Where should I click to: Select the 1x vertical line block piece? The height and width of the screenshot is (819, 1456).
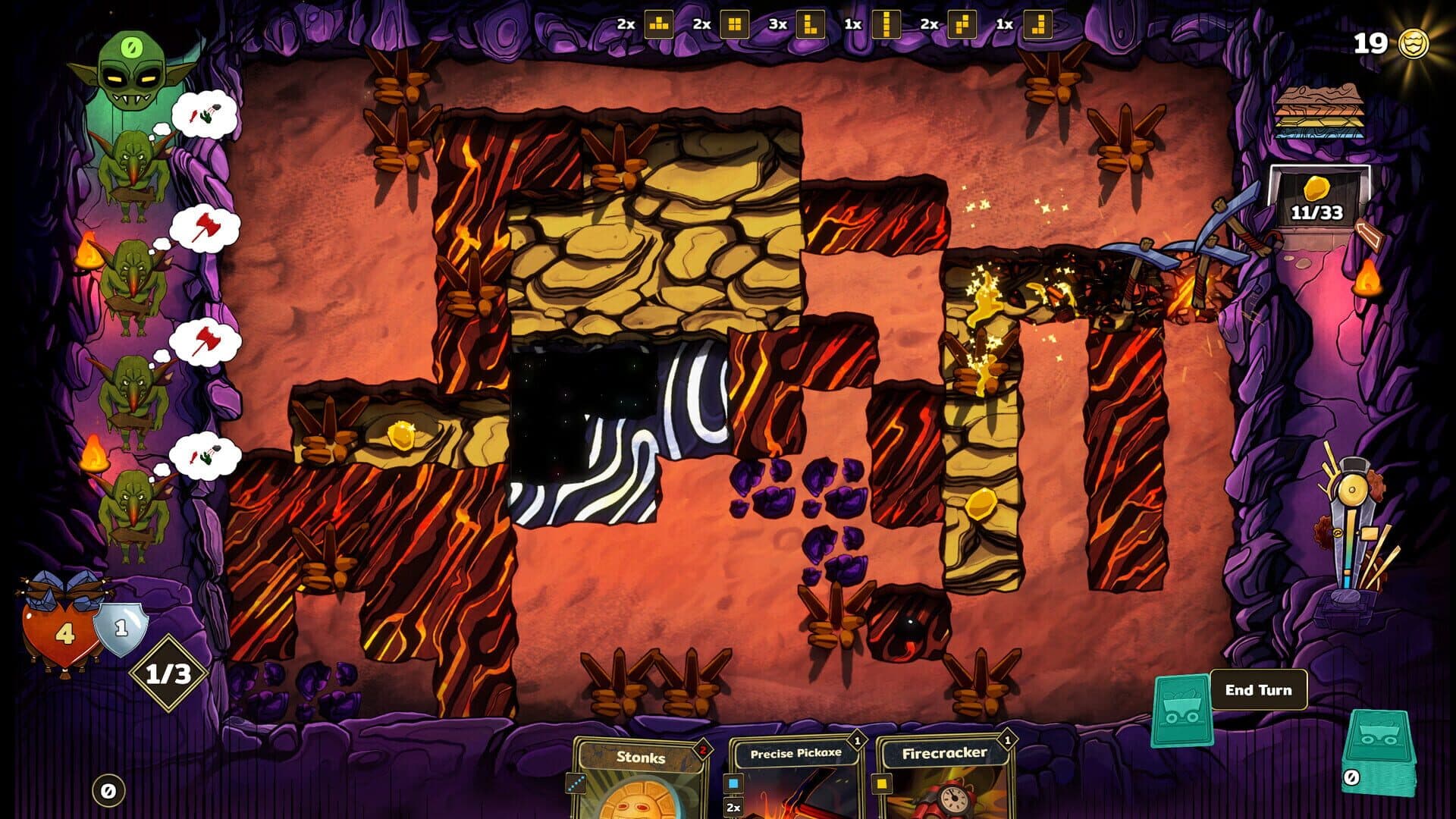(886, 24)
